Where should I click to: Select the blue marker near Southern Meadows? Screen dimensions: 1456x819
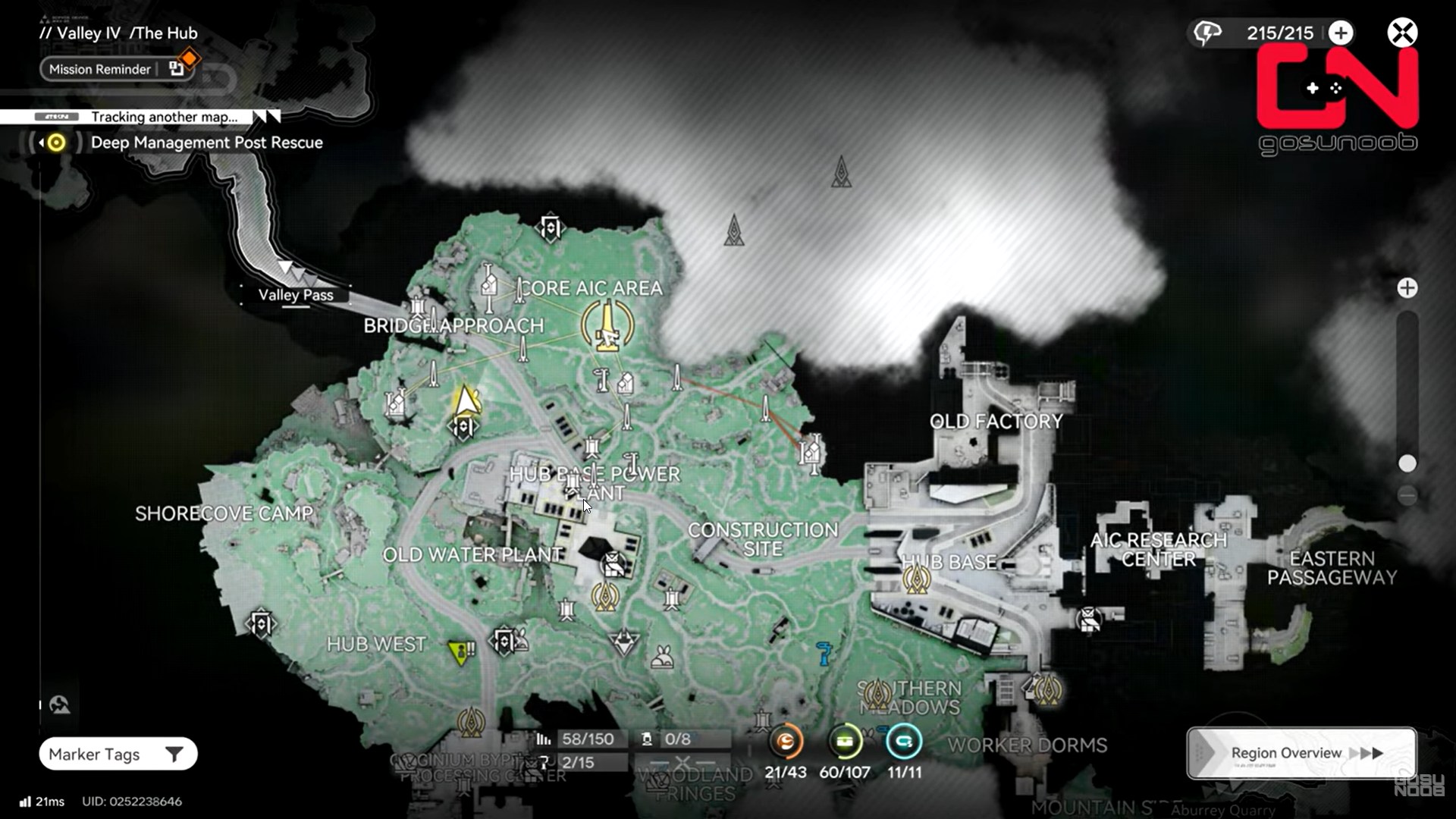[824, 653]
